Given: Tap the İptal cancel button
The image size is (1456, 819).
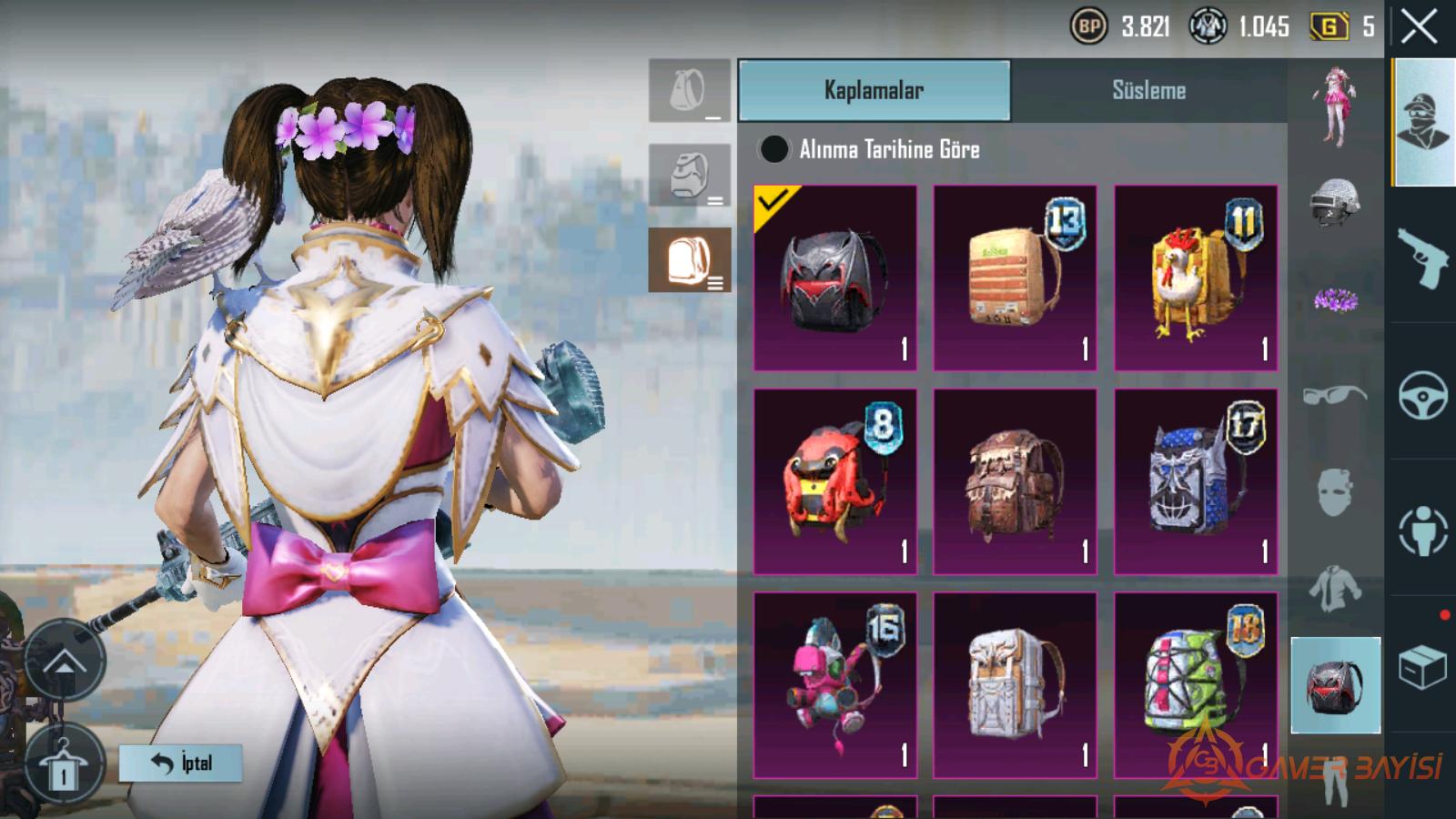Looking at the screenshot, I should click(181, 763).
